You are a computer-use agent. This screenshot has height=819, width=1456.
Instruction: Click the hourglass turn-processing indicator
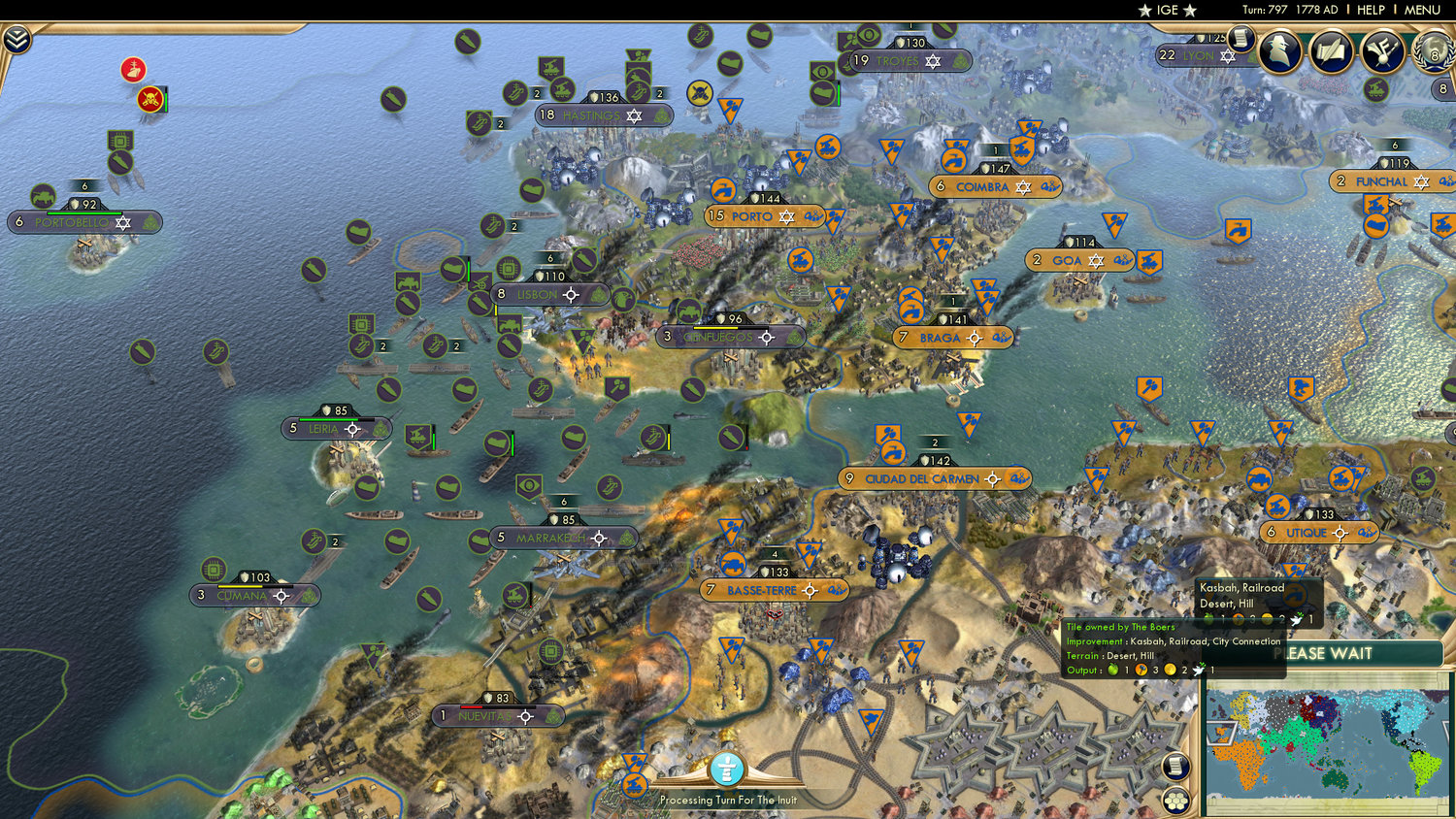[726, 767]
